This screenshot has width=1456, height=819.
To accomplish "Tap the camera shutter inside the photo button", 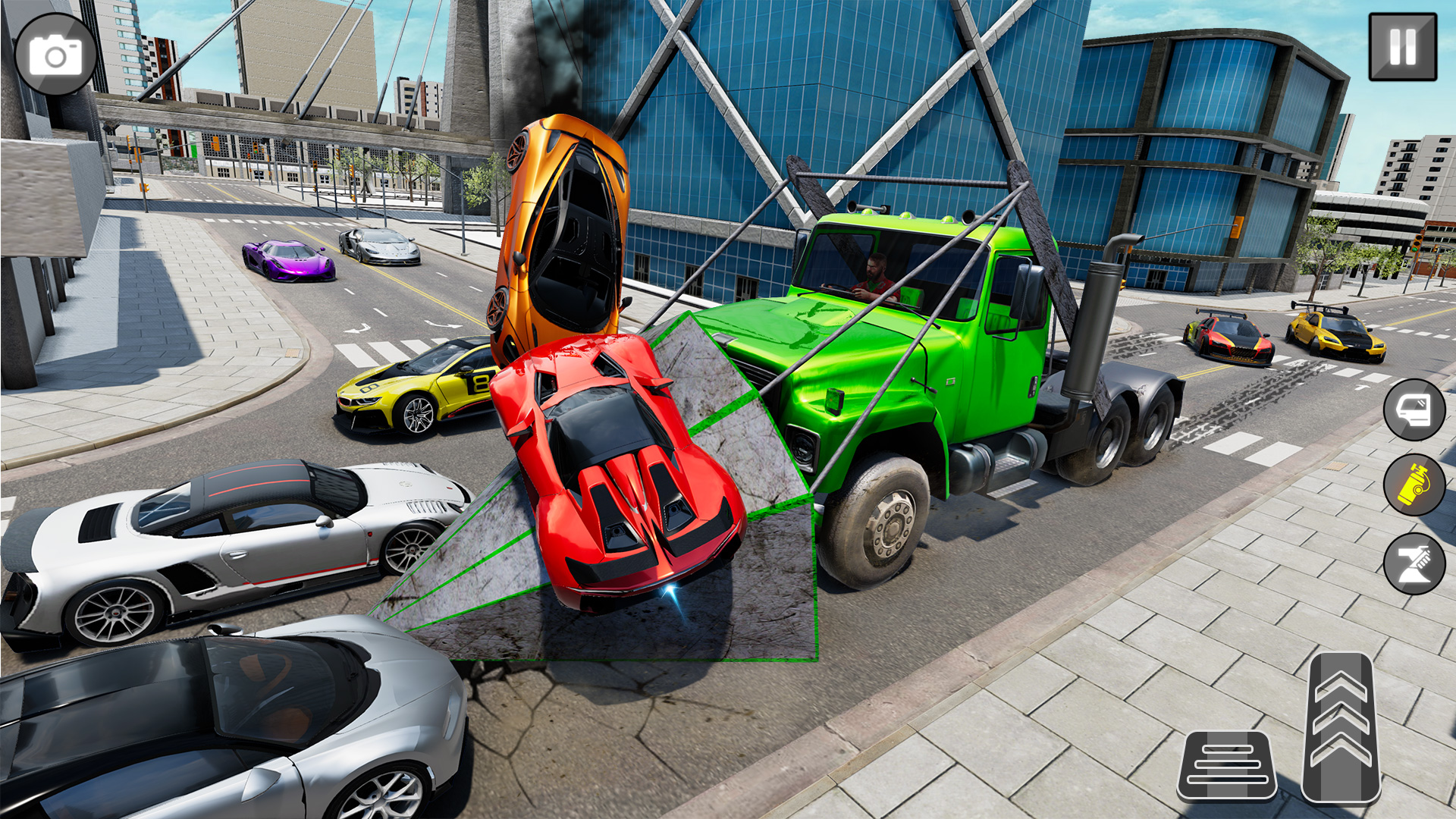I will click(57, 57).
